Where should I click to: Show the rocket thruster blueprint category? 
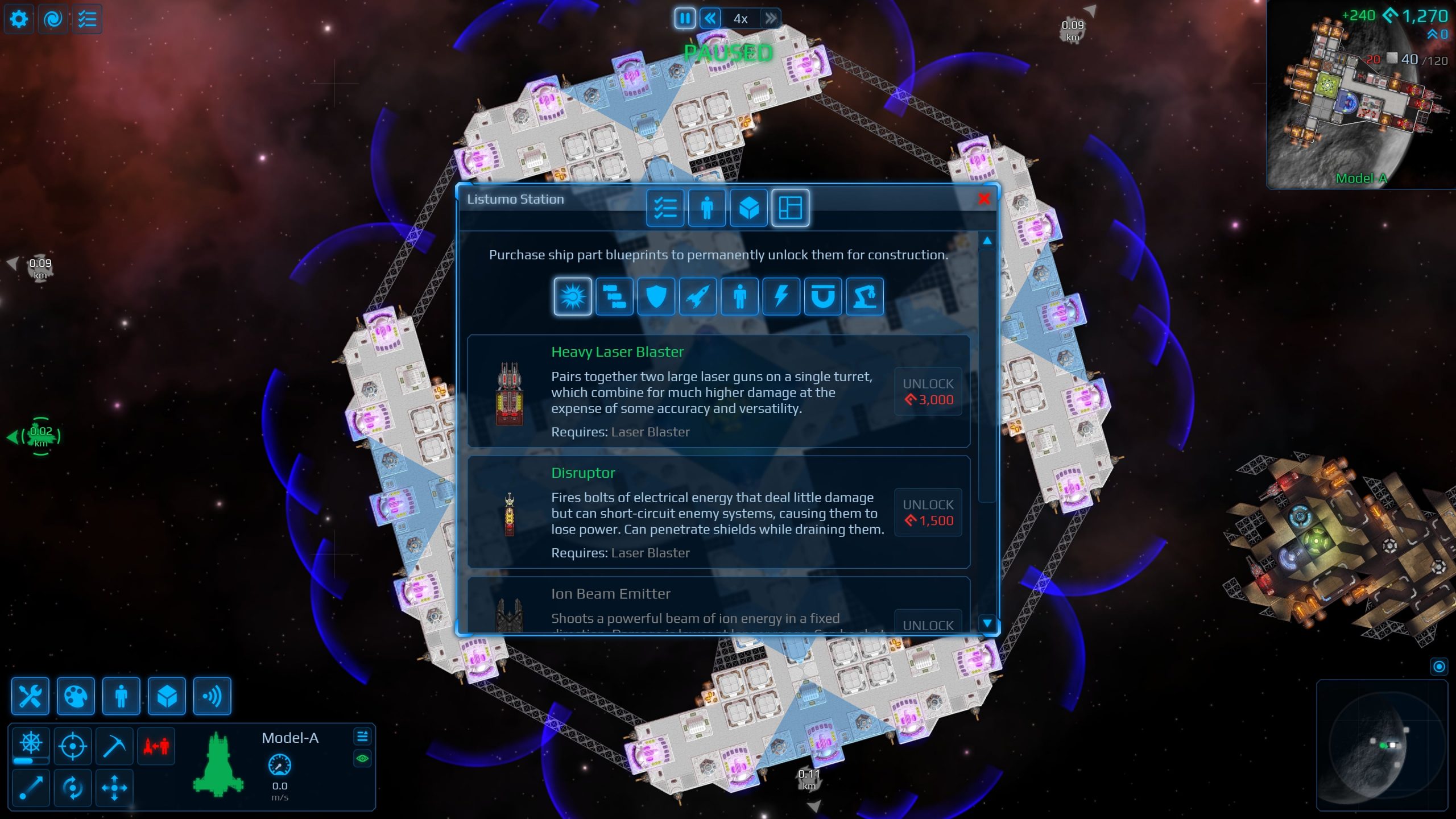pos(698,296)
